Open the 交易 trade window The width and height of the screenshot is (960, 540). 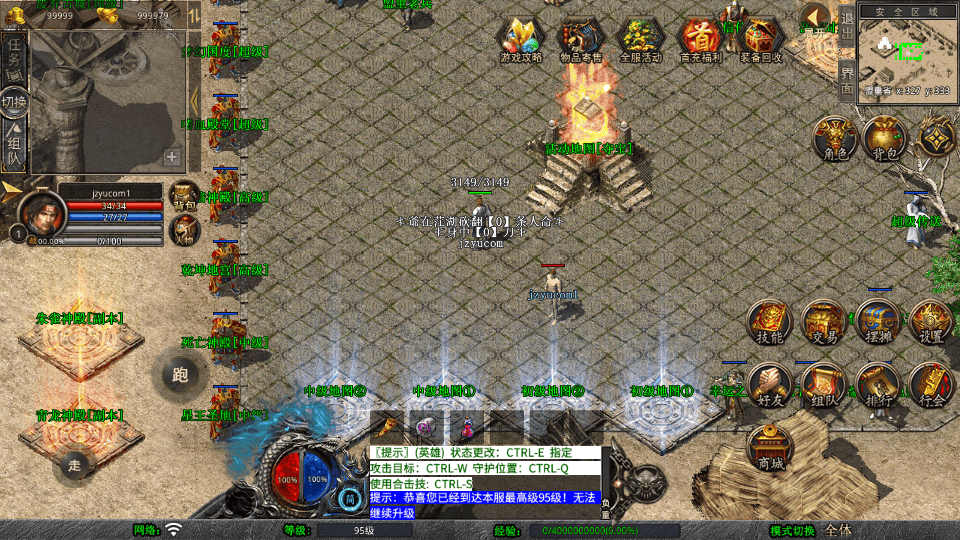[x=824, y=322]
